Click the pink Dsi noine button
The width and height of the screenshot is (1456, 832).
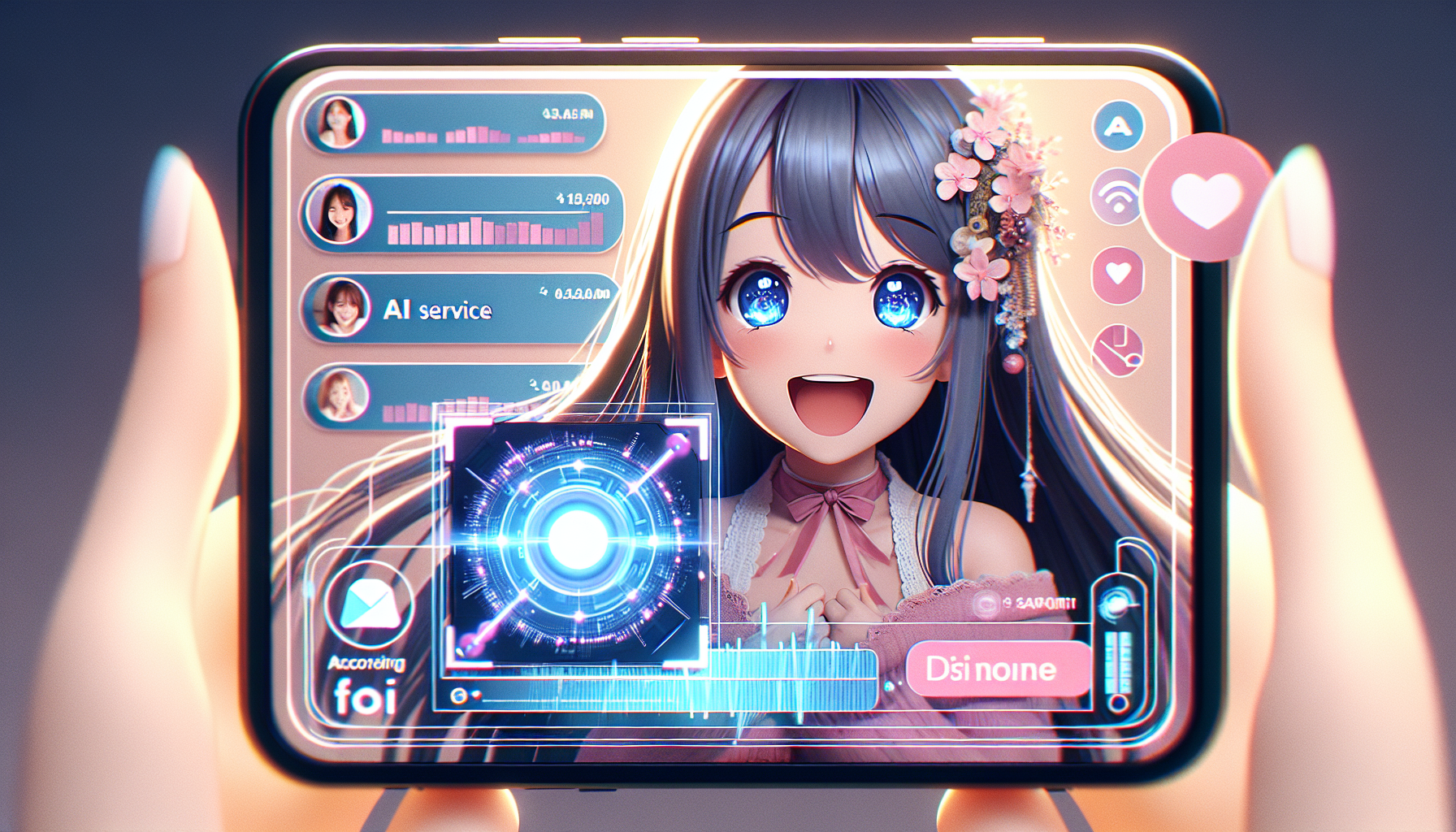point(997,669)
